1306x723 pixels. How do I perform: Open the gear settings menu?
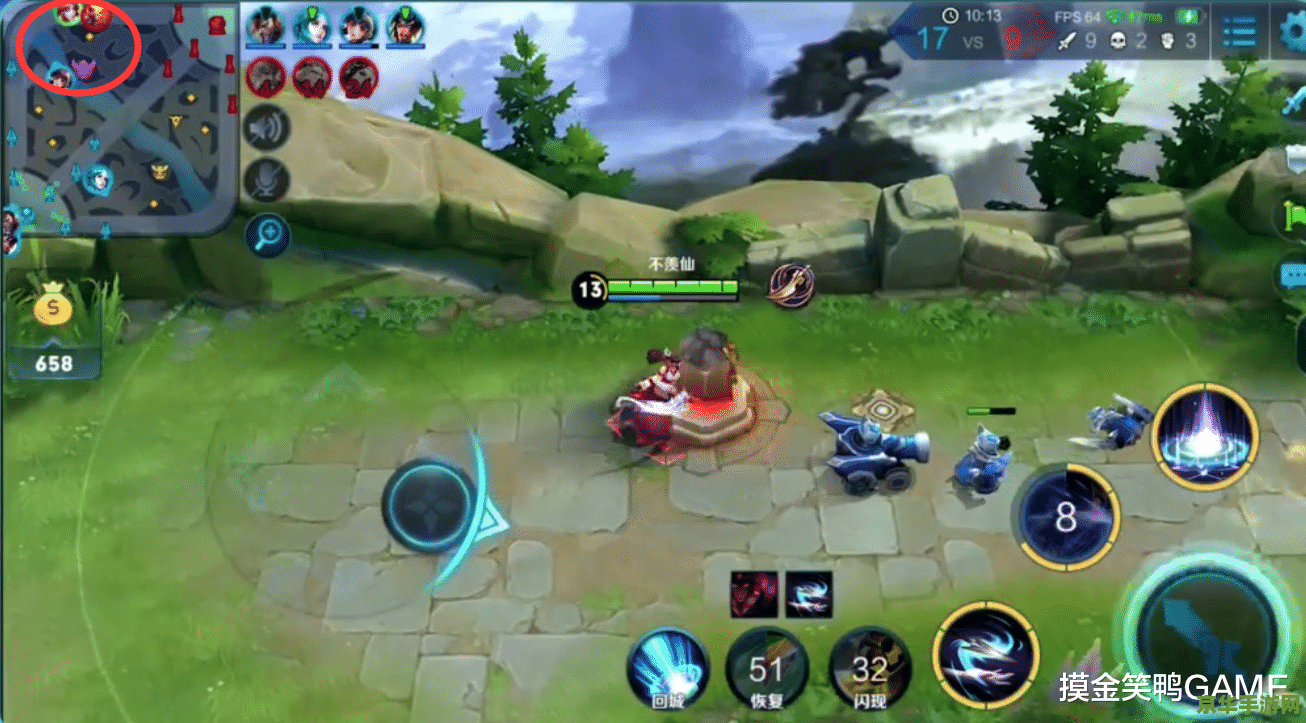click(x=1292, y=33)
